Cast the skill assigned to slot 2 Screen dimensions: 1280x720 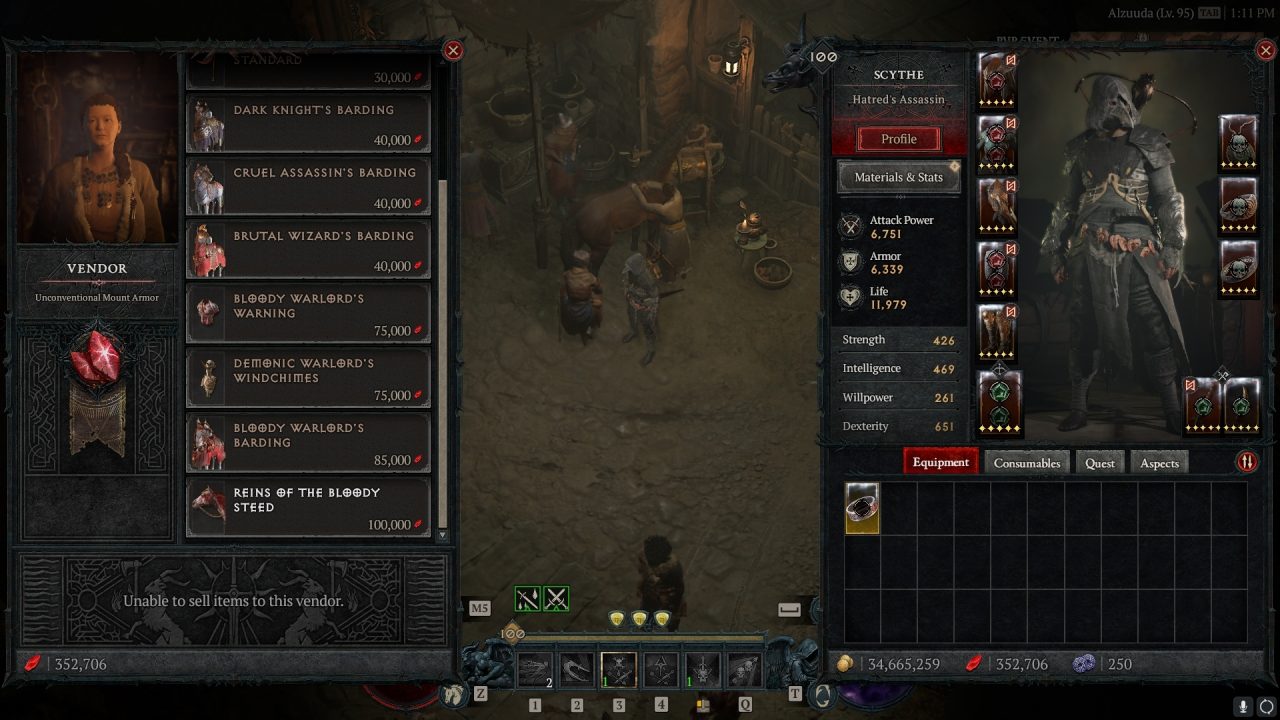[577, 668]
